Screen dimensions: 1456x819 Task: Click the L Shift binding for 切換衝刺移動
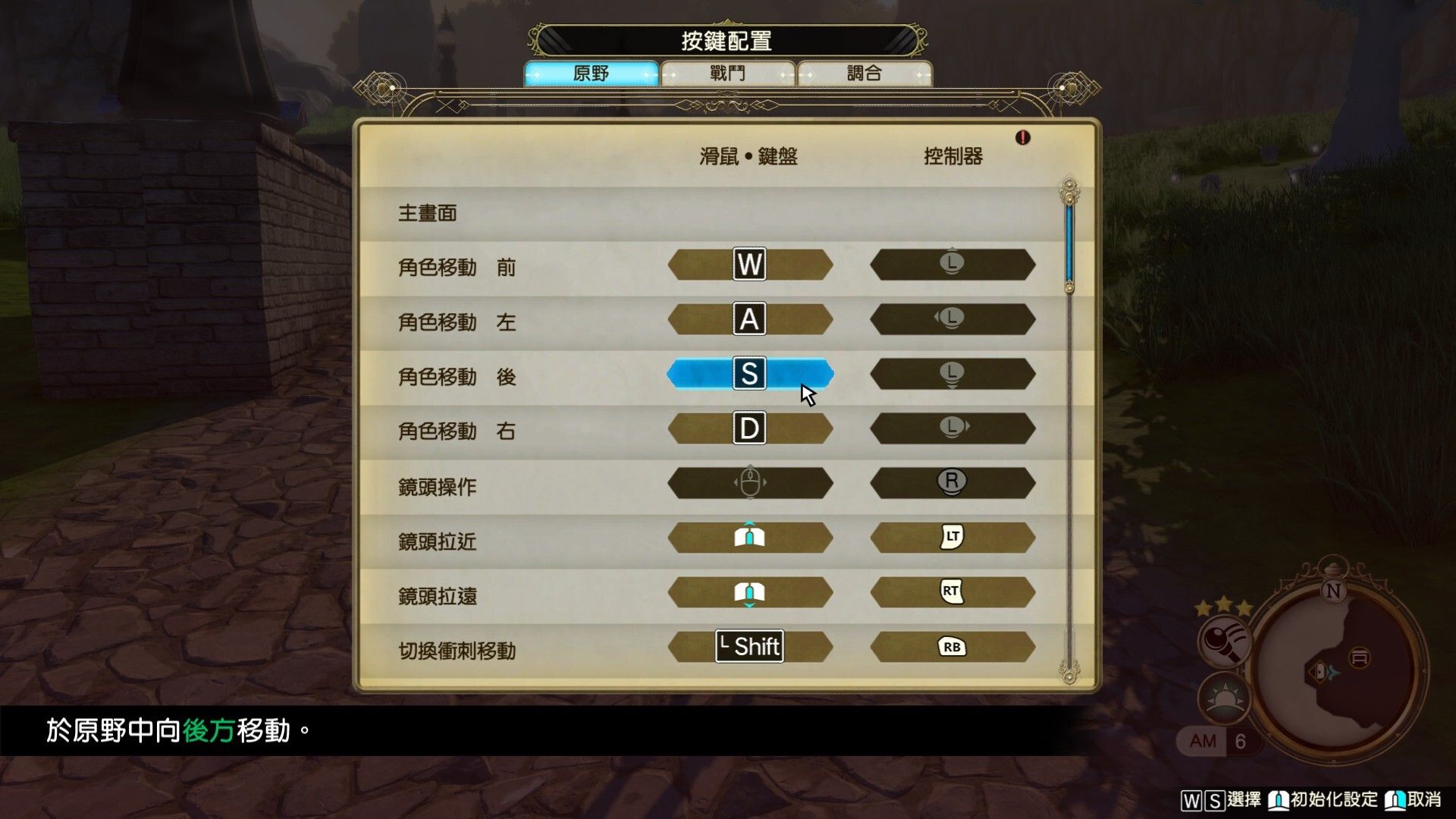(749, 647)
